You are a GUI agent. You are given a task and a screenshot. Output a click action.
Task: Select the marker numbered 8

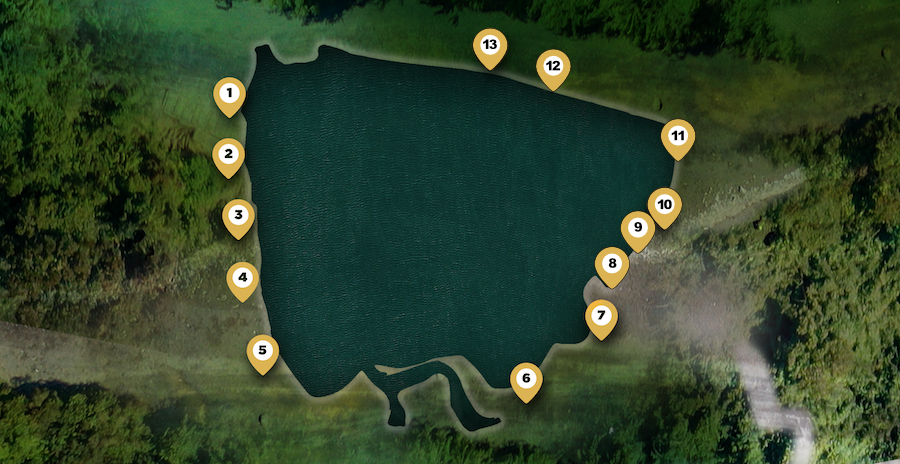coord(612,266)
